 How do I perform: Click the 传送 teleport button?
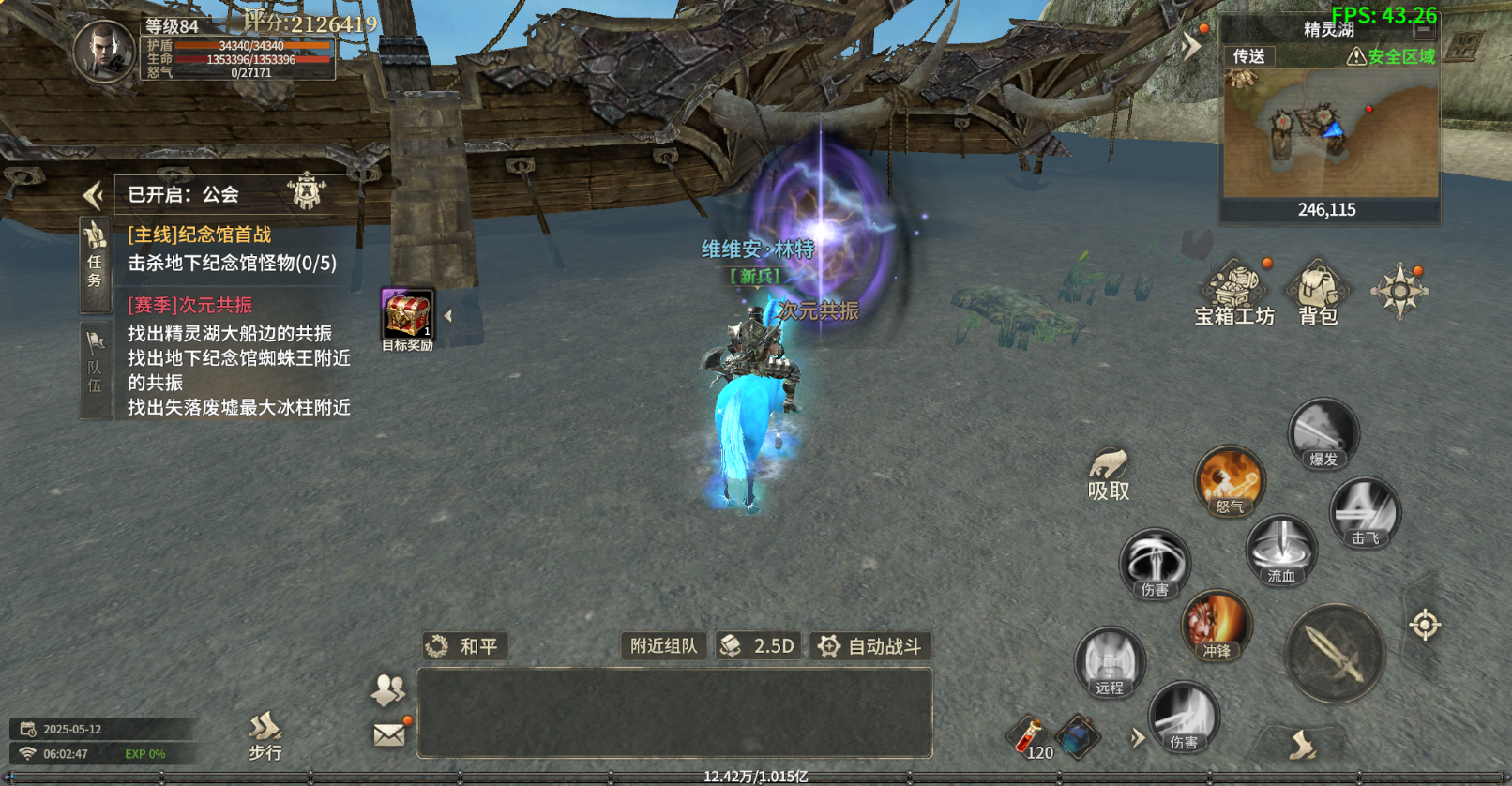pos(1248,56)
